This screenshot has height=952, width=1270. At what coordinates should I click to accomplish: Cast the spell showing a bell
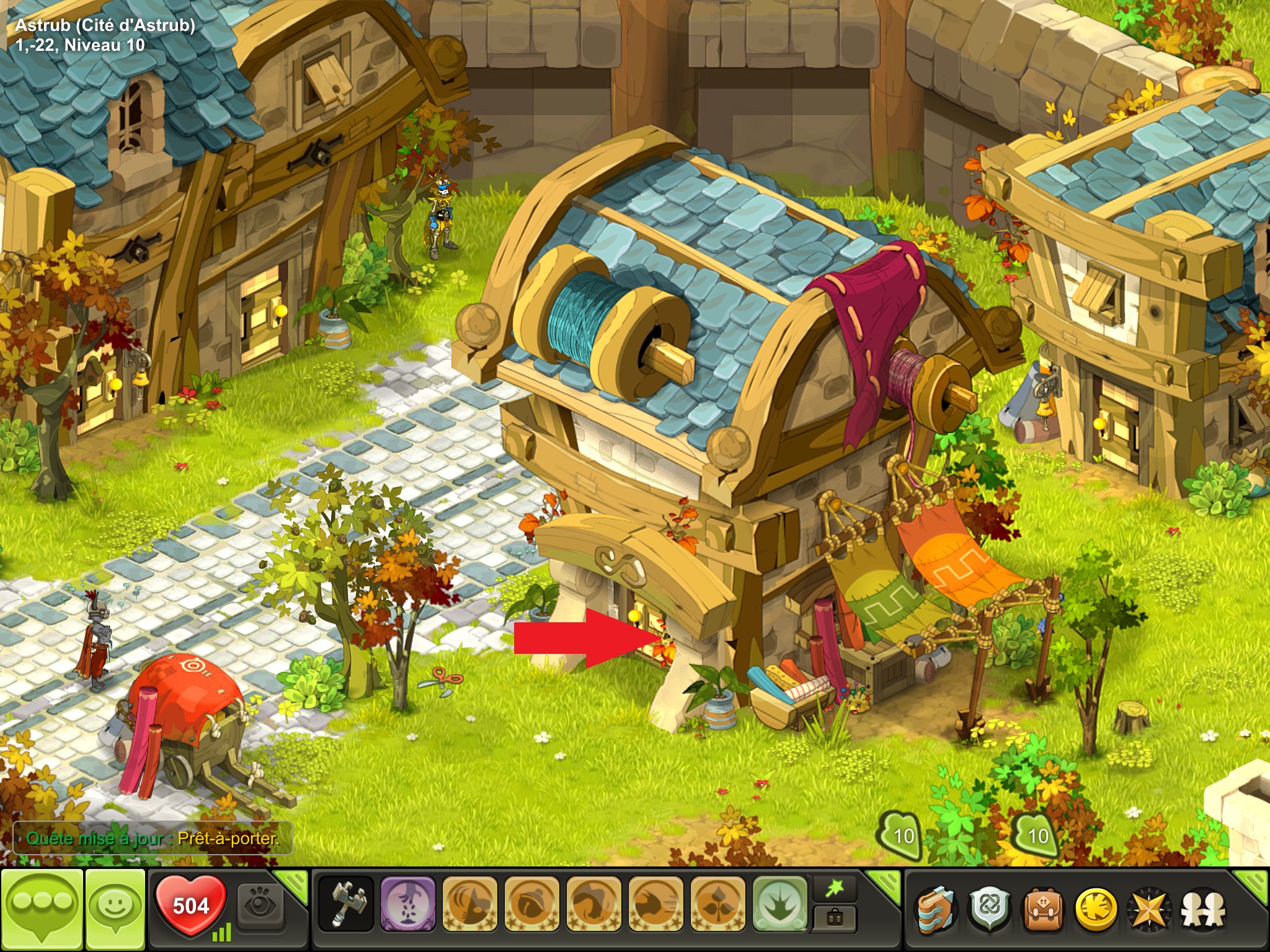point(531,904)
